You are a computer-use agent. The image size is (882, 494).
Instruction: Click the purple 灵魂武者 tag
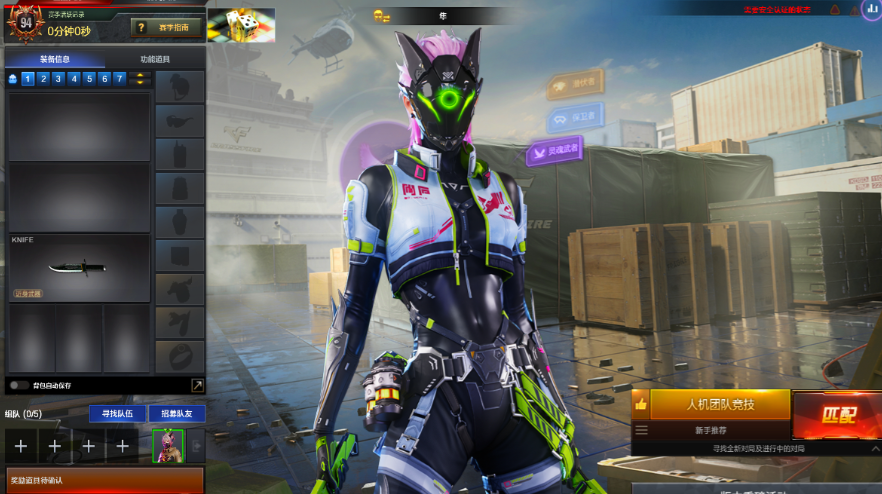pyautogui.click(x=554, y=152)
